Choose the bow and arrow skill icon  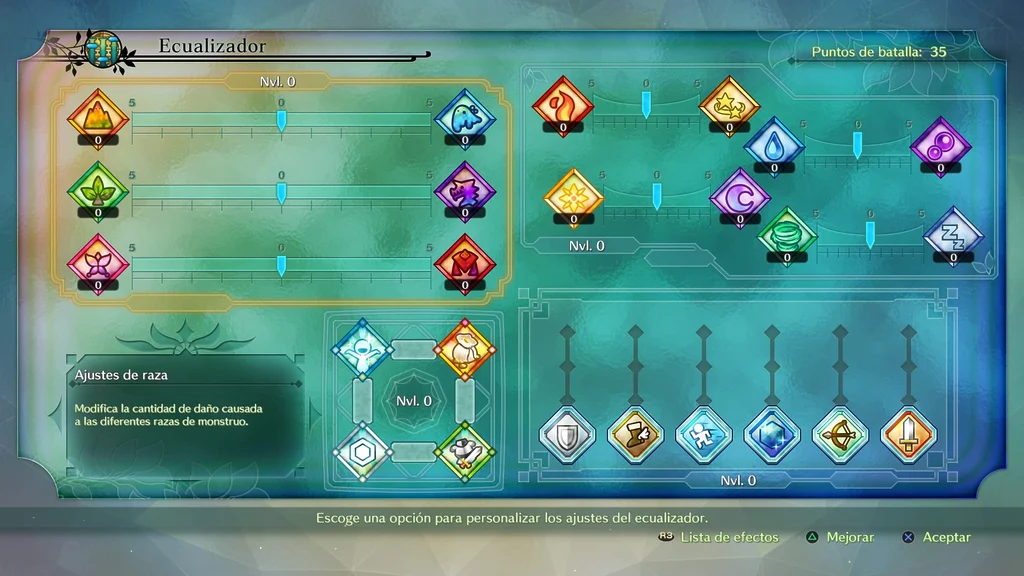pos(840,435)
